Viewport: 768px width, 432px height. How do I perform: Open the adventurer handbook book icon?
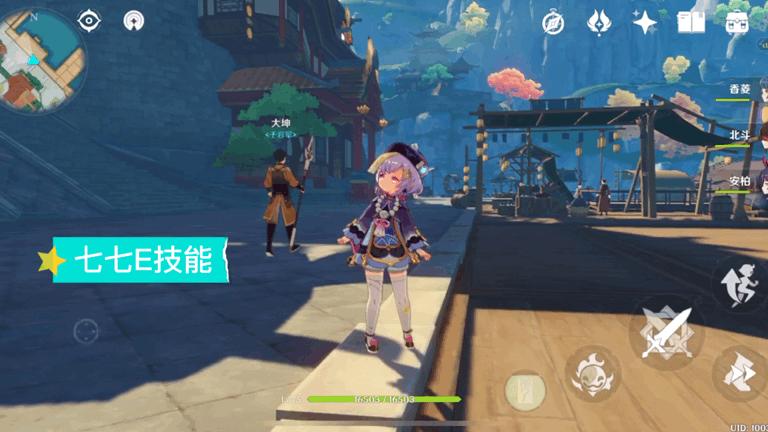[691, 22]
